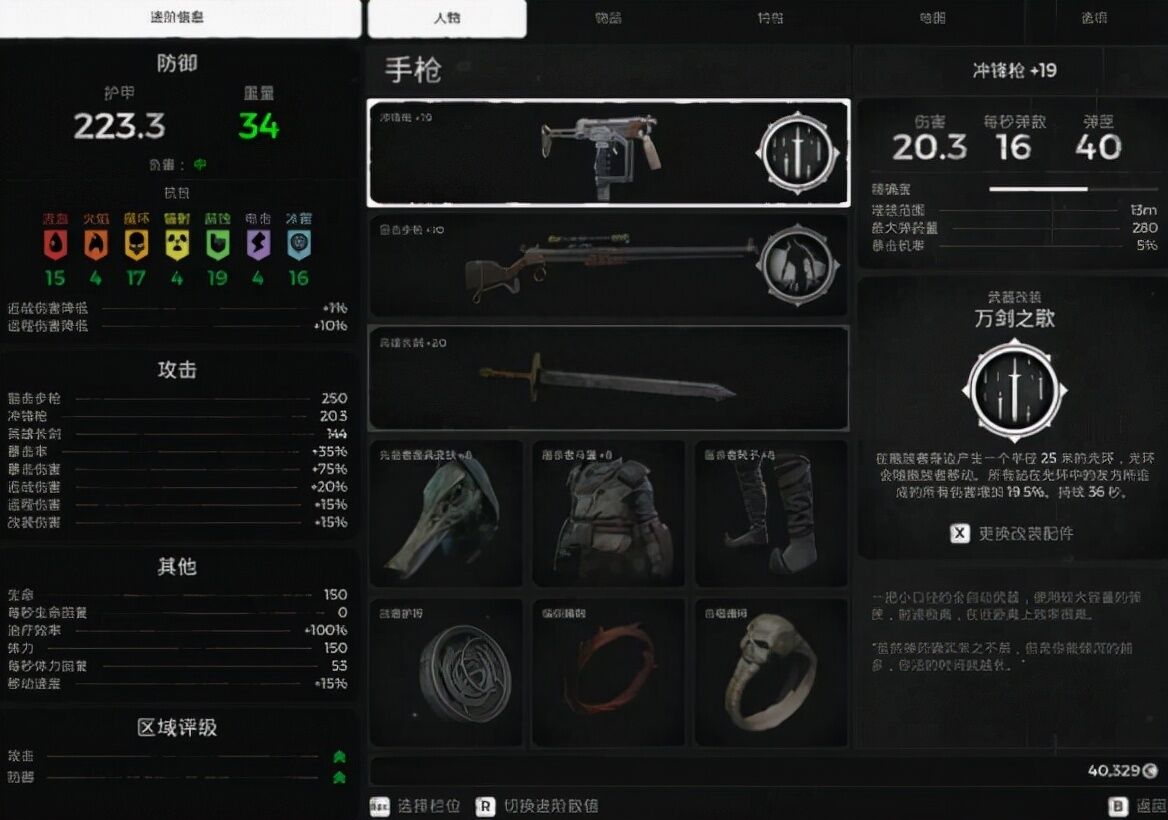Click the swords mod icon on submachine gun
The height and width of the screenshot is (820, 1168).
click(x=796, y=153)
